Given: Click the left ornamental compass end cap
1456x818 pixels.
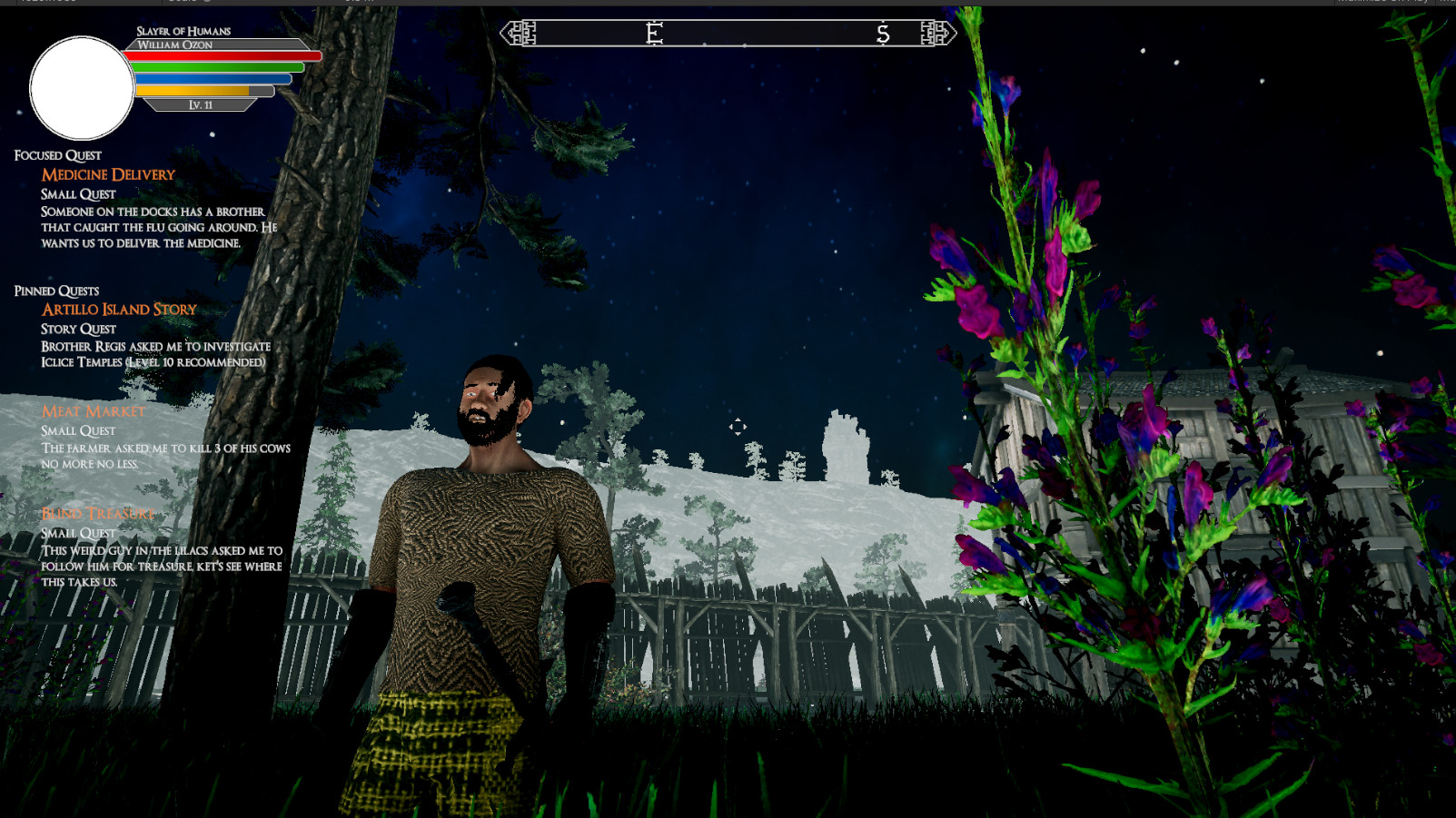Looking at the screenshot, I should click(x=519, y=33).
